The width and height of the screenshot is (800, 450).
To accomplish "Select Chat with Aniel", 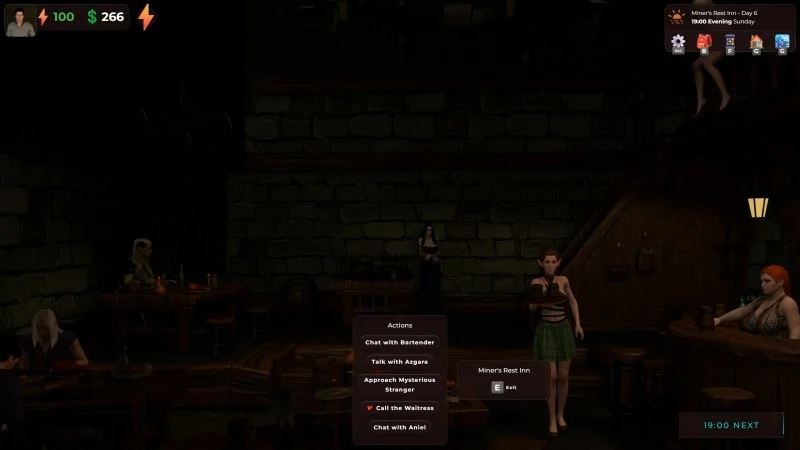I will point(399,427).
